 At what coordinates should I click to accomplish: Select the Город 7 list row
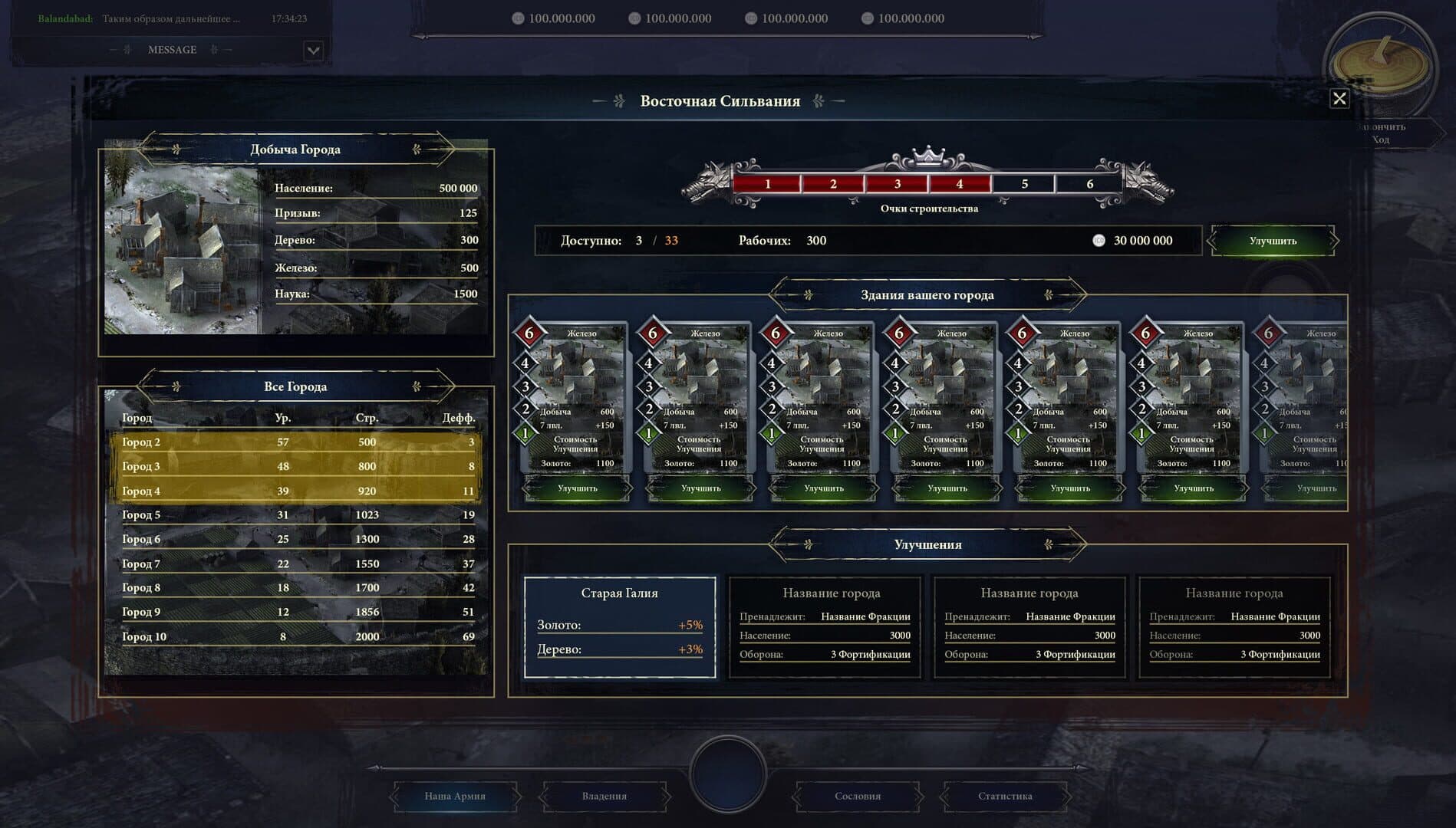(298, 563)
